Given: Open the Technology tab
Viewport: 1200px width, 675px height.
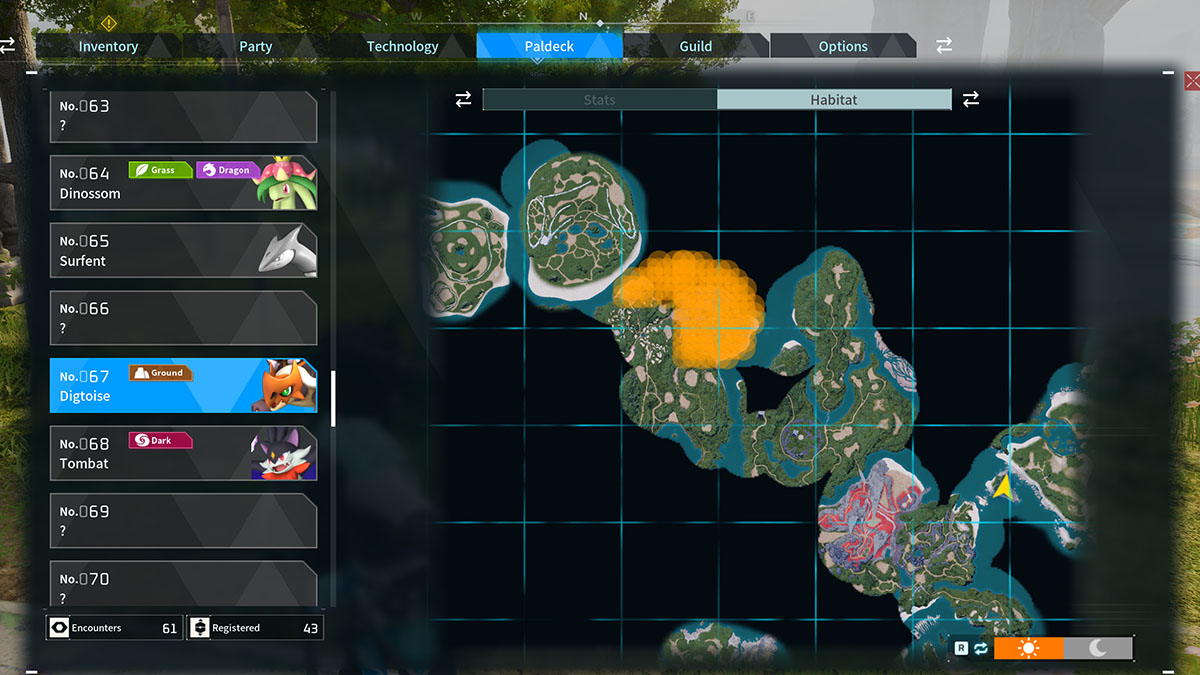Looking at the screenshot, I should click(x=402, y=46).
